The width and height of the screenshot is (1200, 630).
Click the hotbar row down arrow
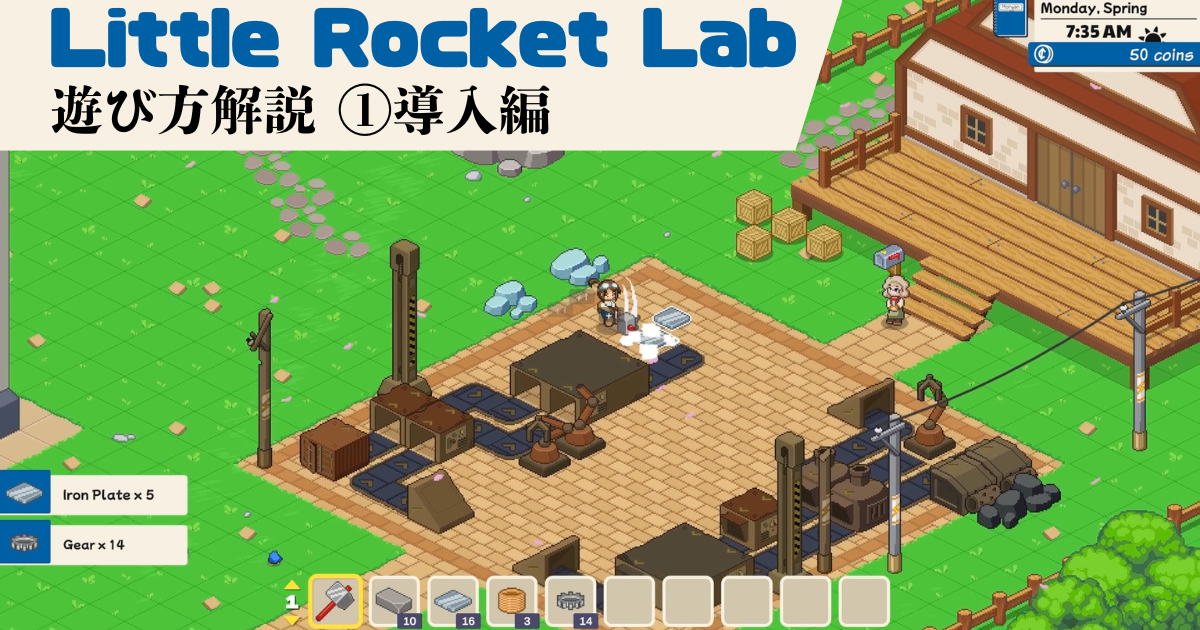292,619
